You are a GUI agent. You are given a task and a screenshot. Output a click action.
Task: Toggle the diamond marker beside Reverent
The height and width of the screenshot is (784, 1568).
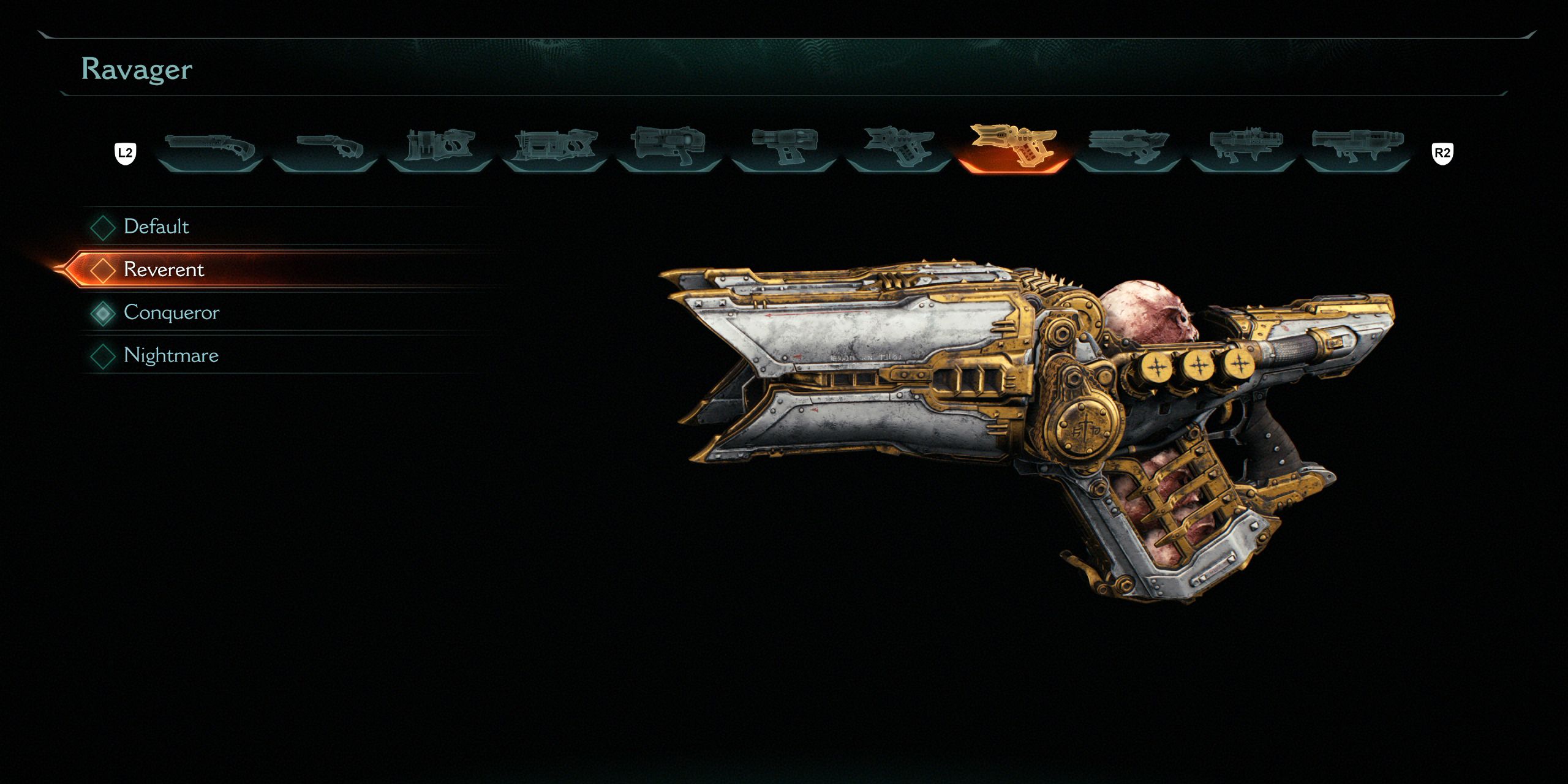[x=104, y=269]
